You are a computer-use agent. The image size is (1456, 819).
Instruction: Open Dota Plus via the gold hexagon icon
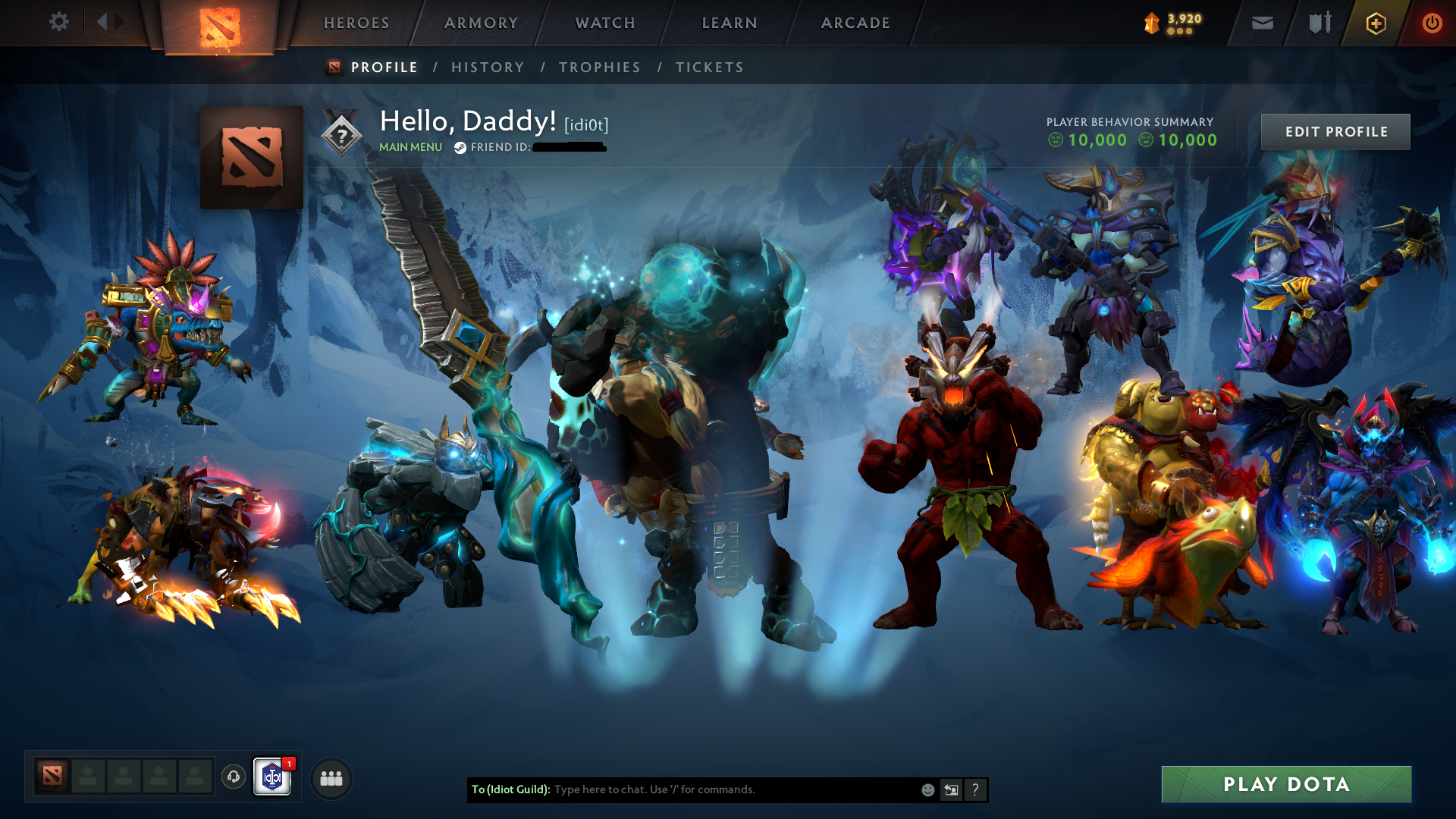tap(1376, 23)
